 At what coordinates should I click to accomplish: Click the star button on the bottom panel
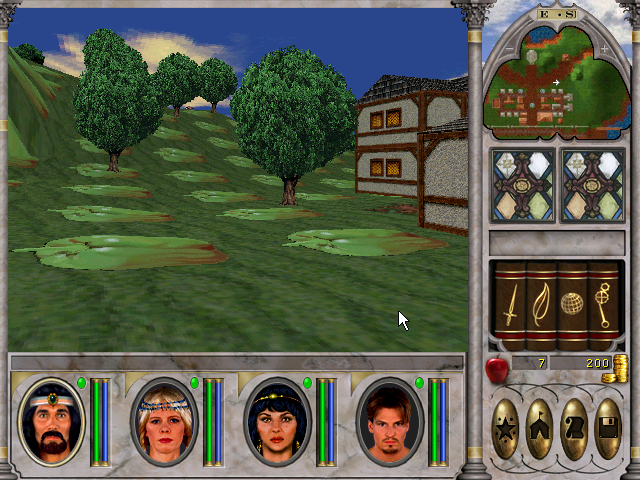click(506, 430)
